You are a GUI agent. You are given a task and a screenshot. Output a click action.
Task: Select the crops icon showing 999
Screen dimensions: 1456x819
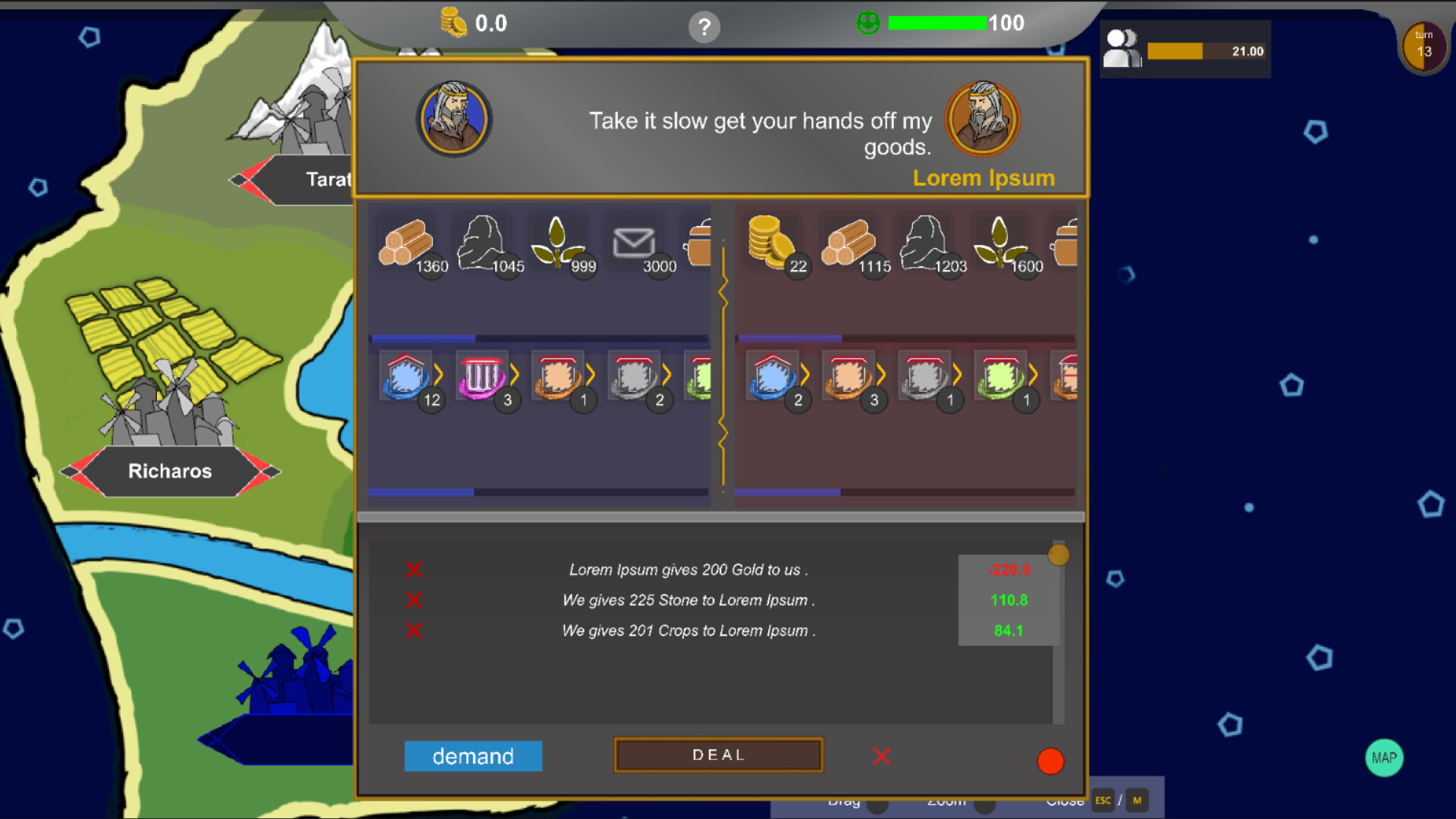[x=559, y=241]
